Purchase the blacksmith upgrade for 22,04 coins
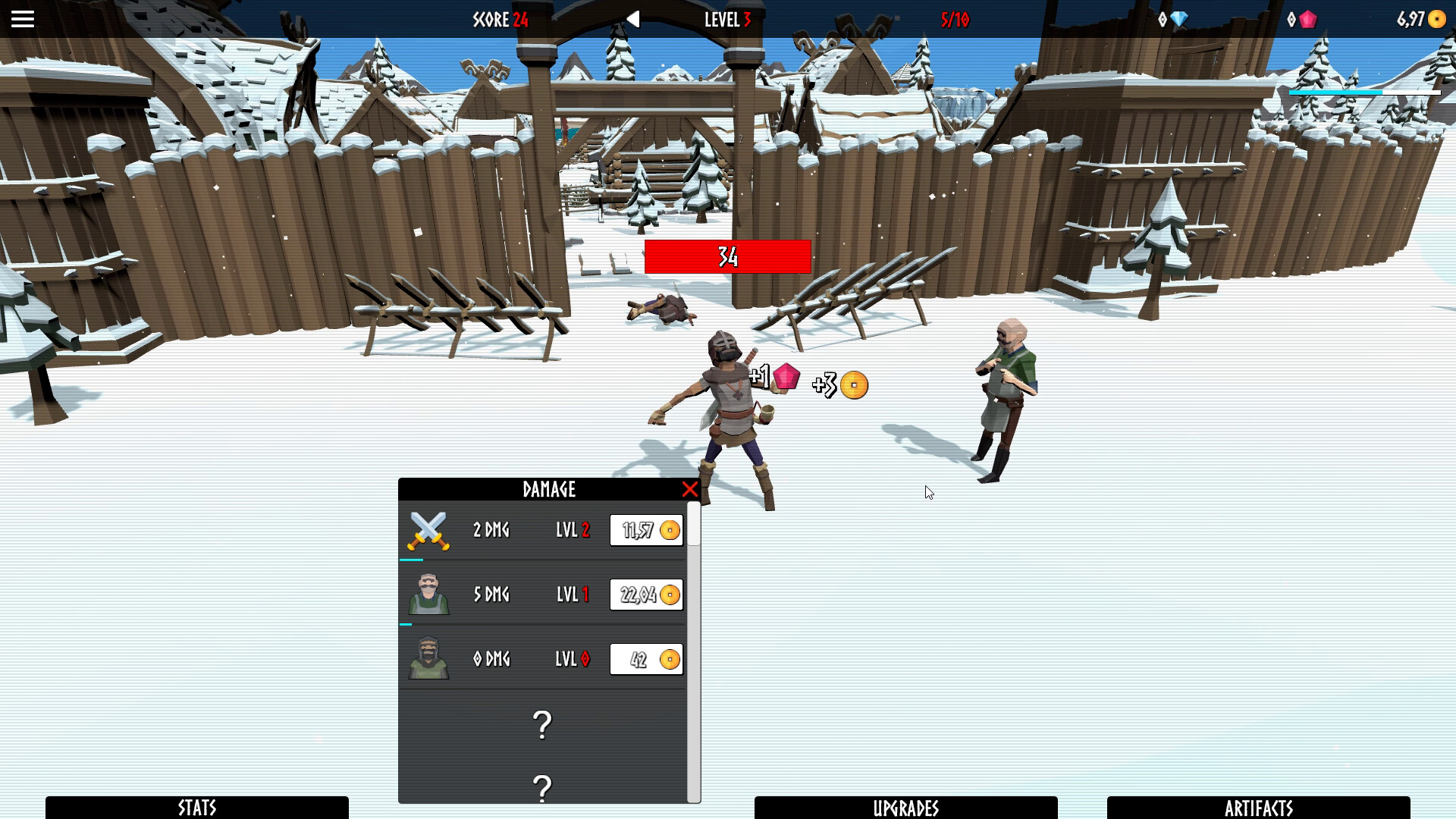 pyautogui.click(x=645, y=595)
